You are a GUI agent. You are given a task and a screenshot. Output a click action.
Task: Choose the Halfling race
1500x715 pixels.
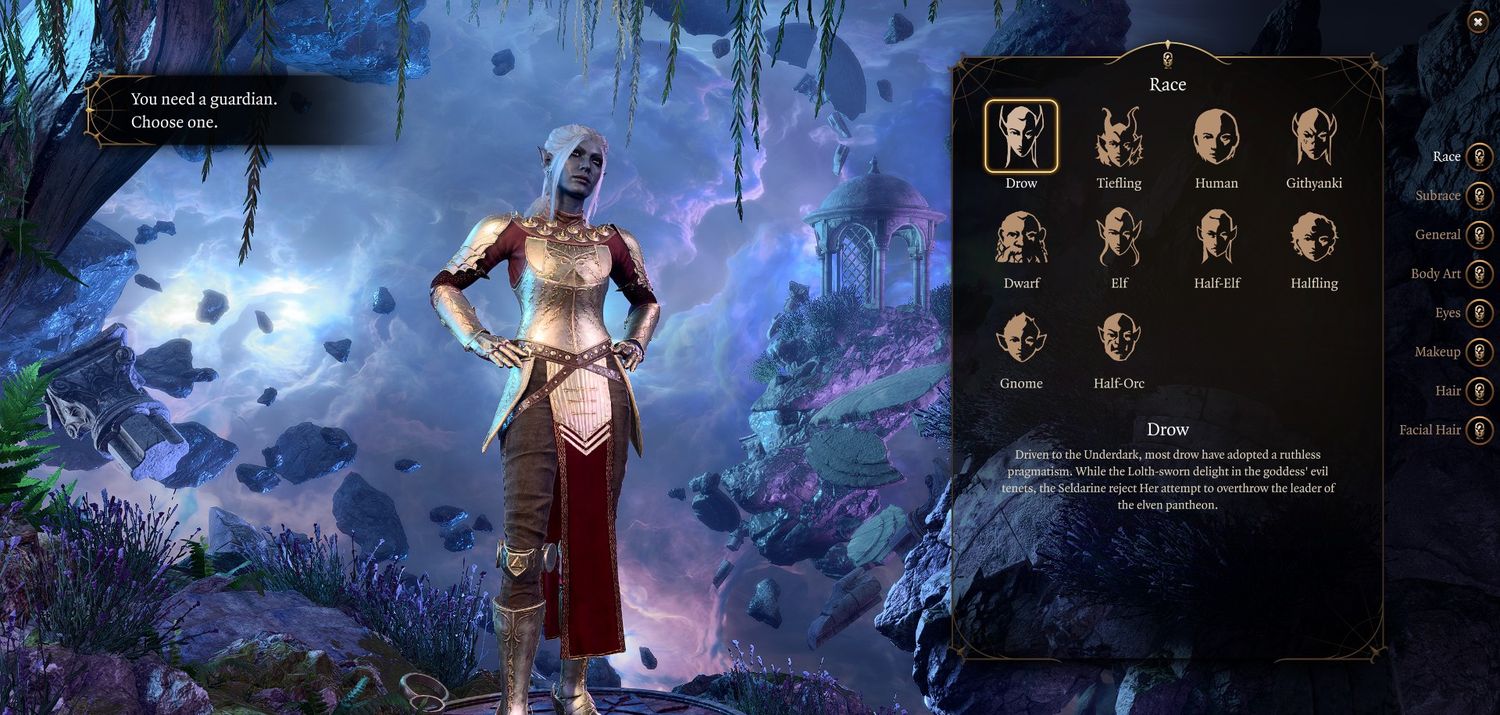coord(1314,237)
